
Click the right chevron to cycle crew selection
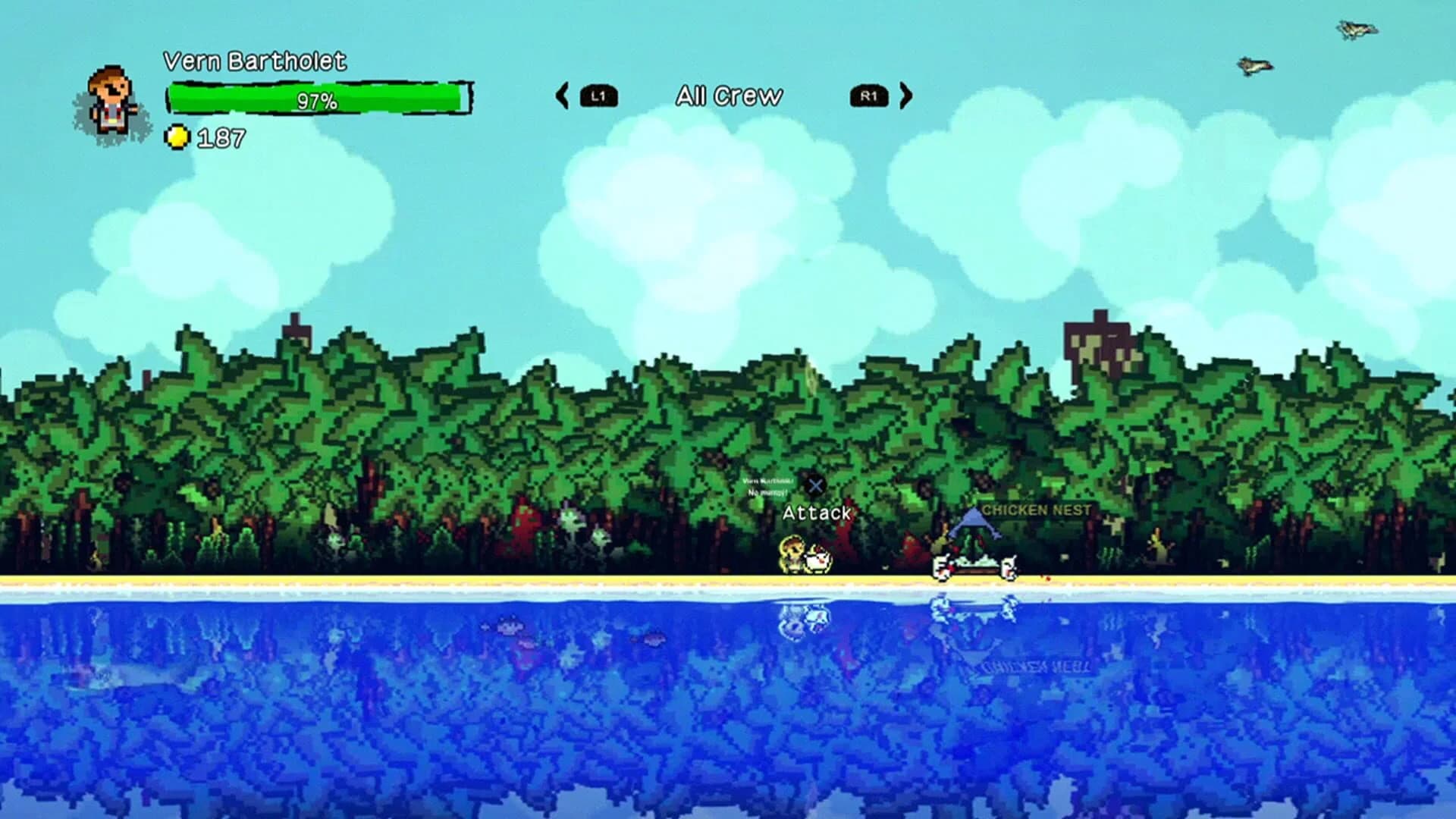904,95
